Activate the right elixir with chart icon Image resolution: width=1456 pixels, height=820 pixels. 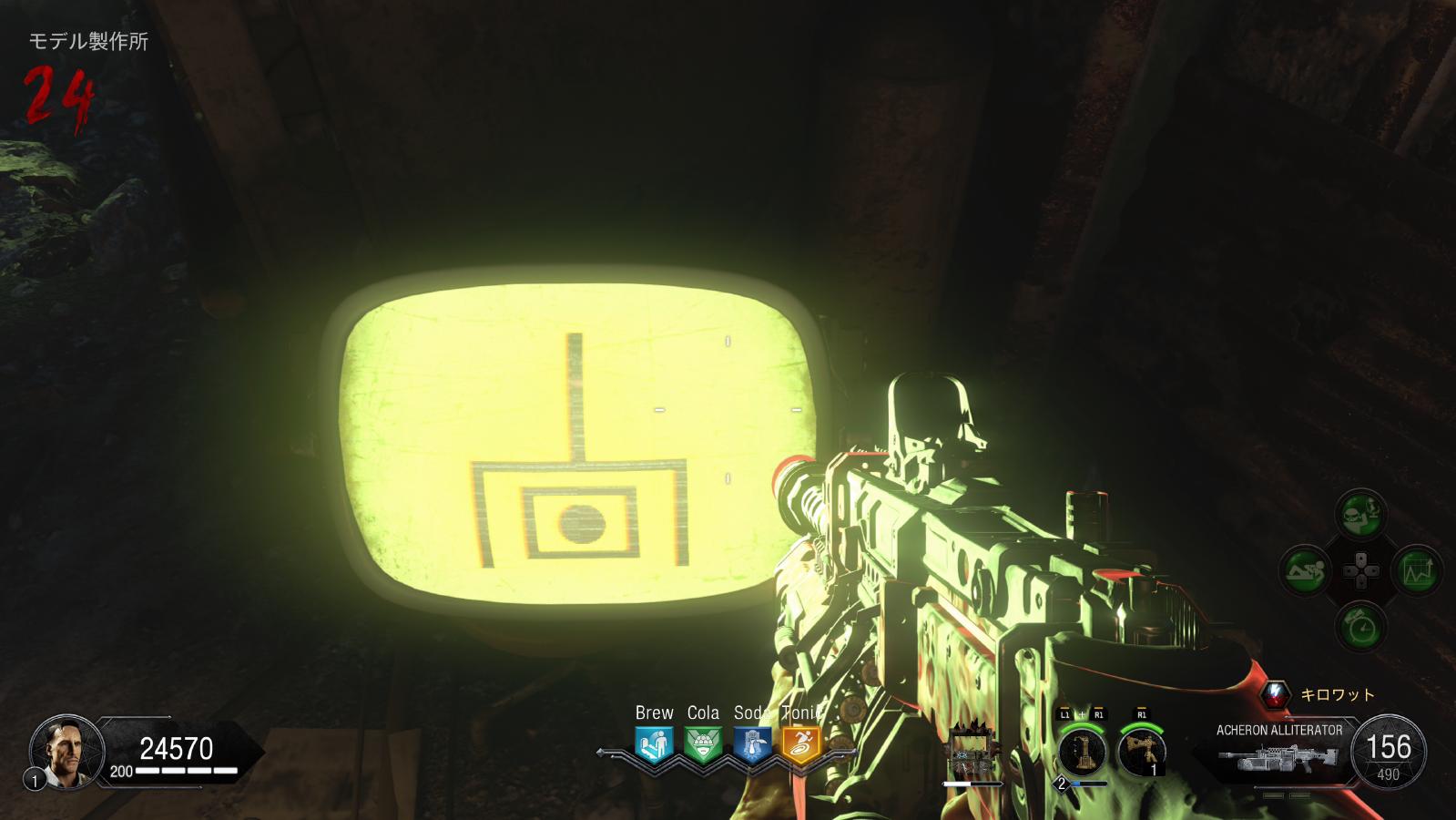[1417, 571]
